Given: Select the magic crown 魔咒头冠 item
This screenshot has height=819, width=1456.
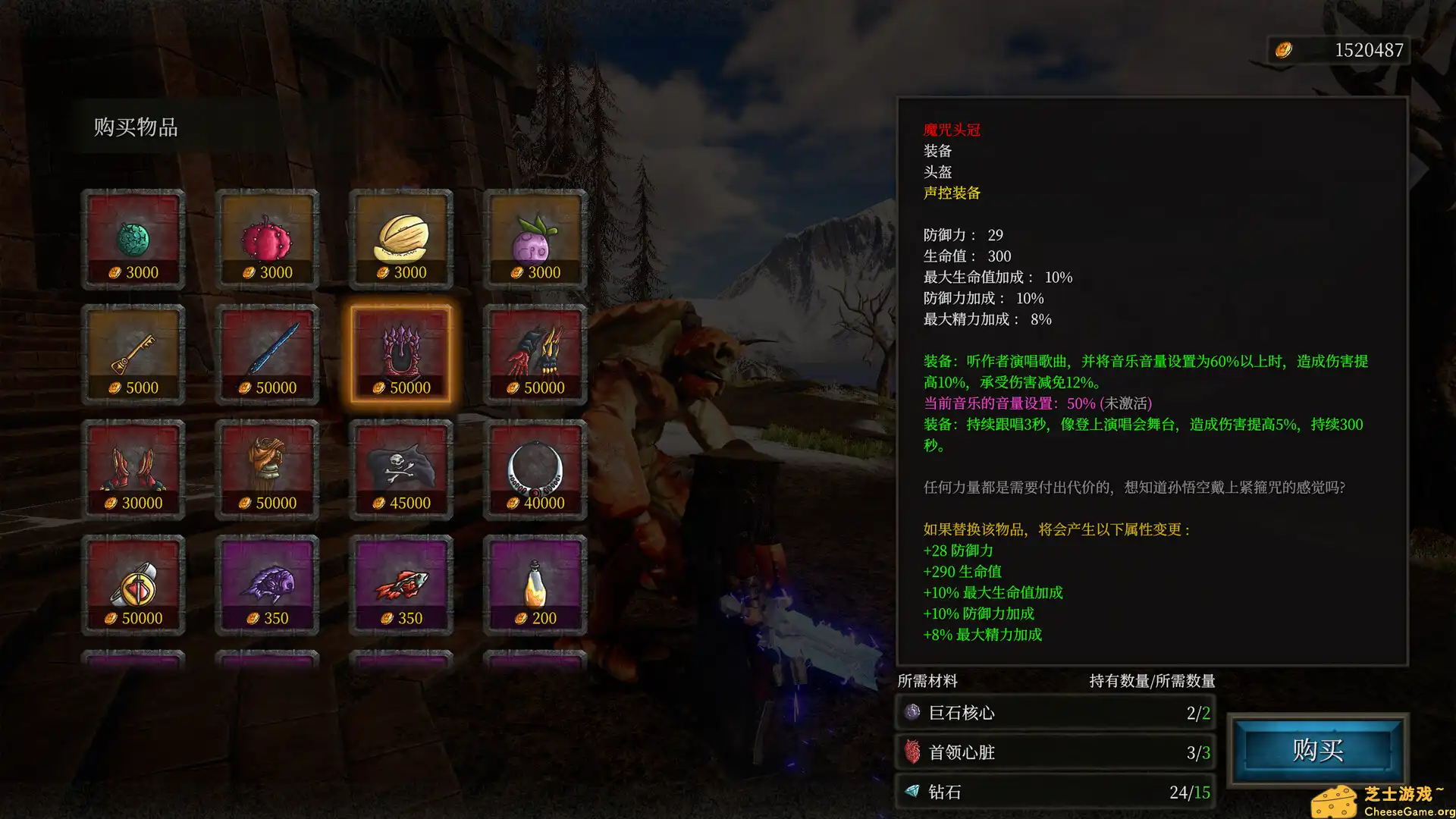Looking at the screenshot, I should pyautogui.click(x=400, y=353).
